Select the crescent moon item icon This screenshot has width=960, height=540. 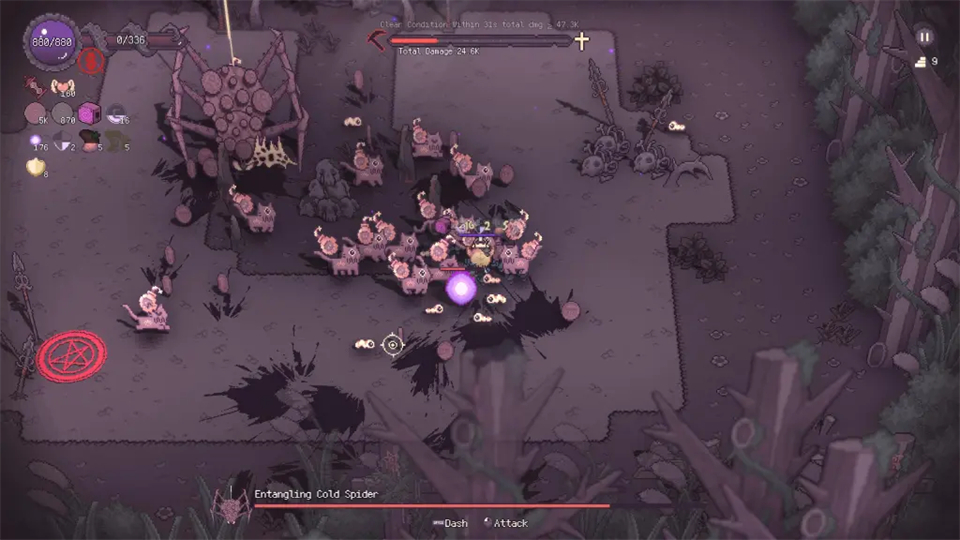point(116,114)
